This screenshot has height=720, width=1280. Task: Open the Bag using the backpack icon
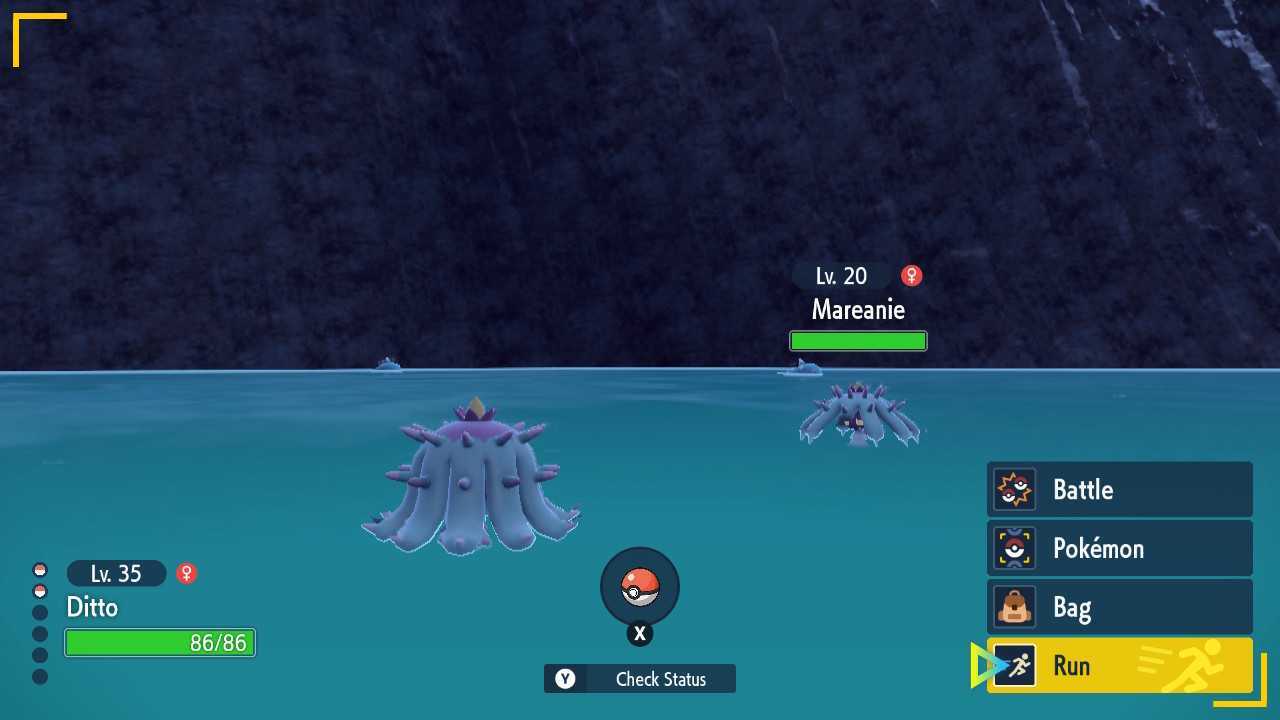[1015, 607]
